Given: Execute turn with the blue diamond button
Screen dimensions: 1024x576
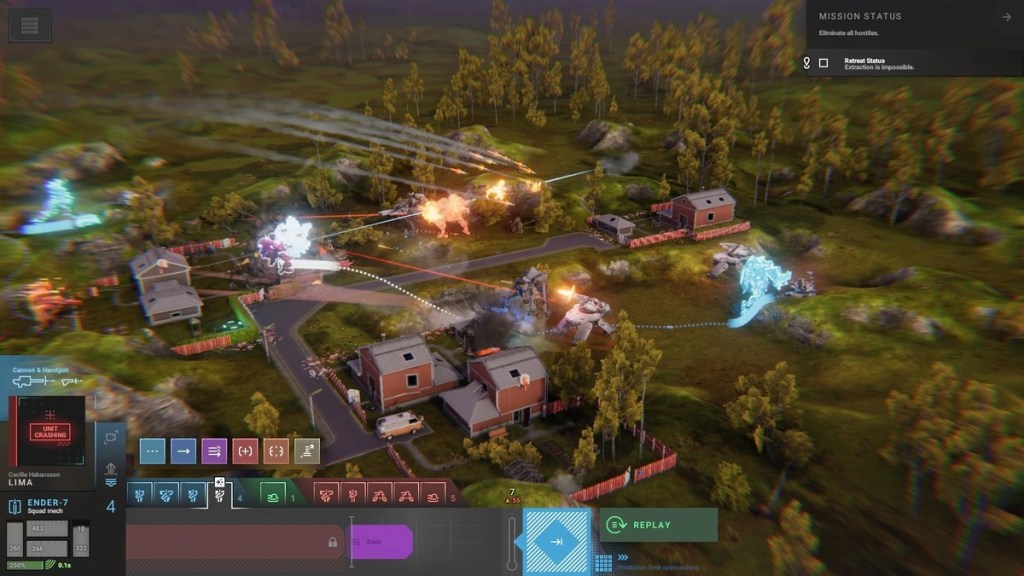Looking at the screenshot, I should coord(556,541).
